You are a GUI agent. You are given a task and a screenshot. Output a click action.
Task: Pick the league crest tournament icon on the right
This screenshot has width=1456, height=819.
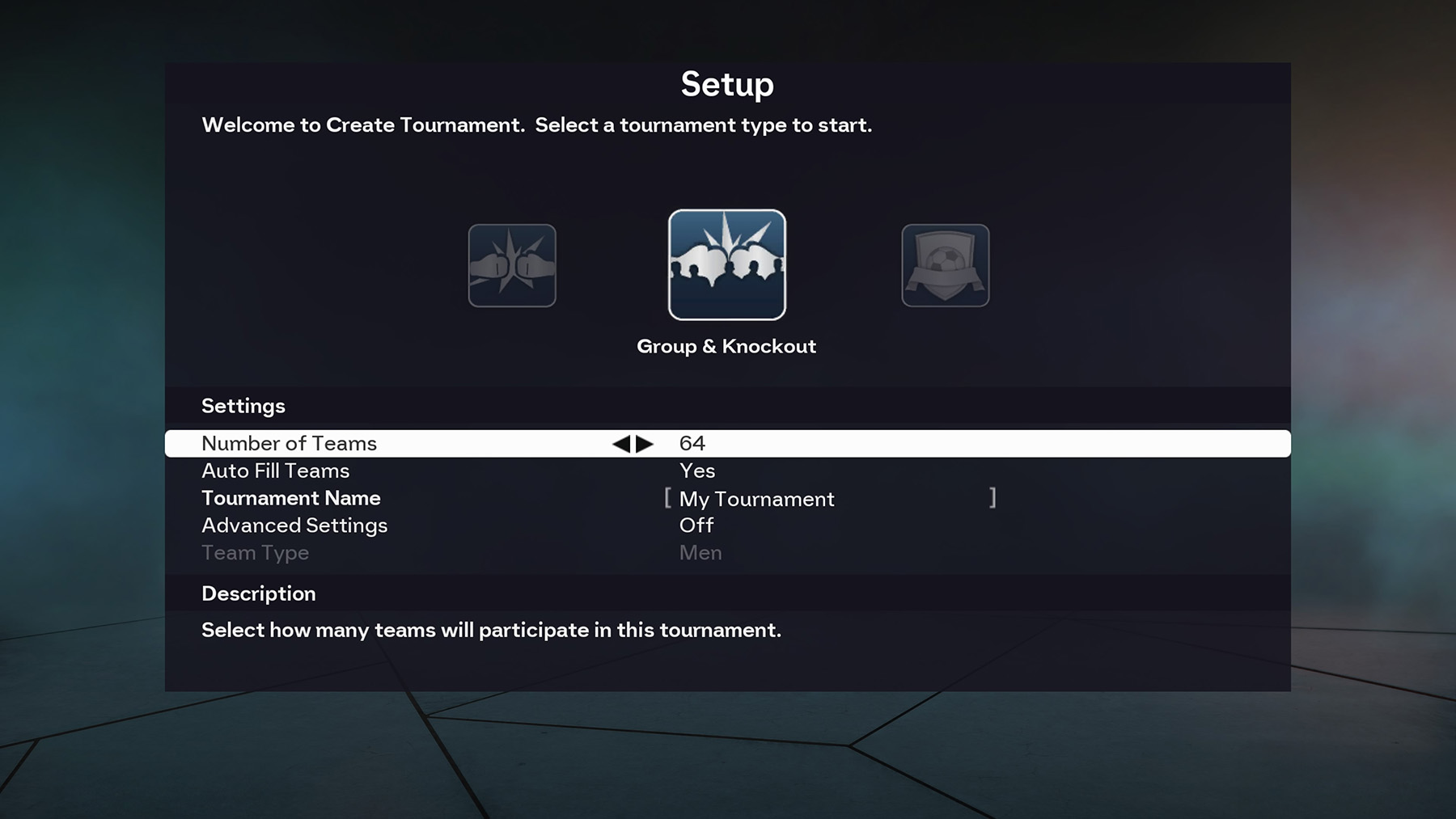tap(944, 265)
